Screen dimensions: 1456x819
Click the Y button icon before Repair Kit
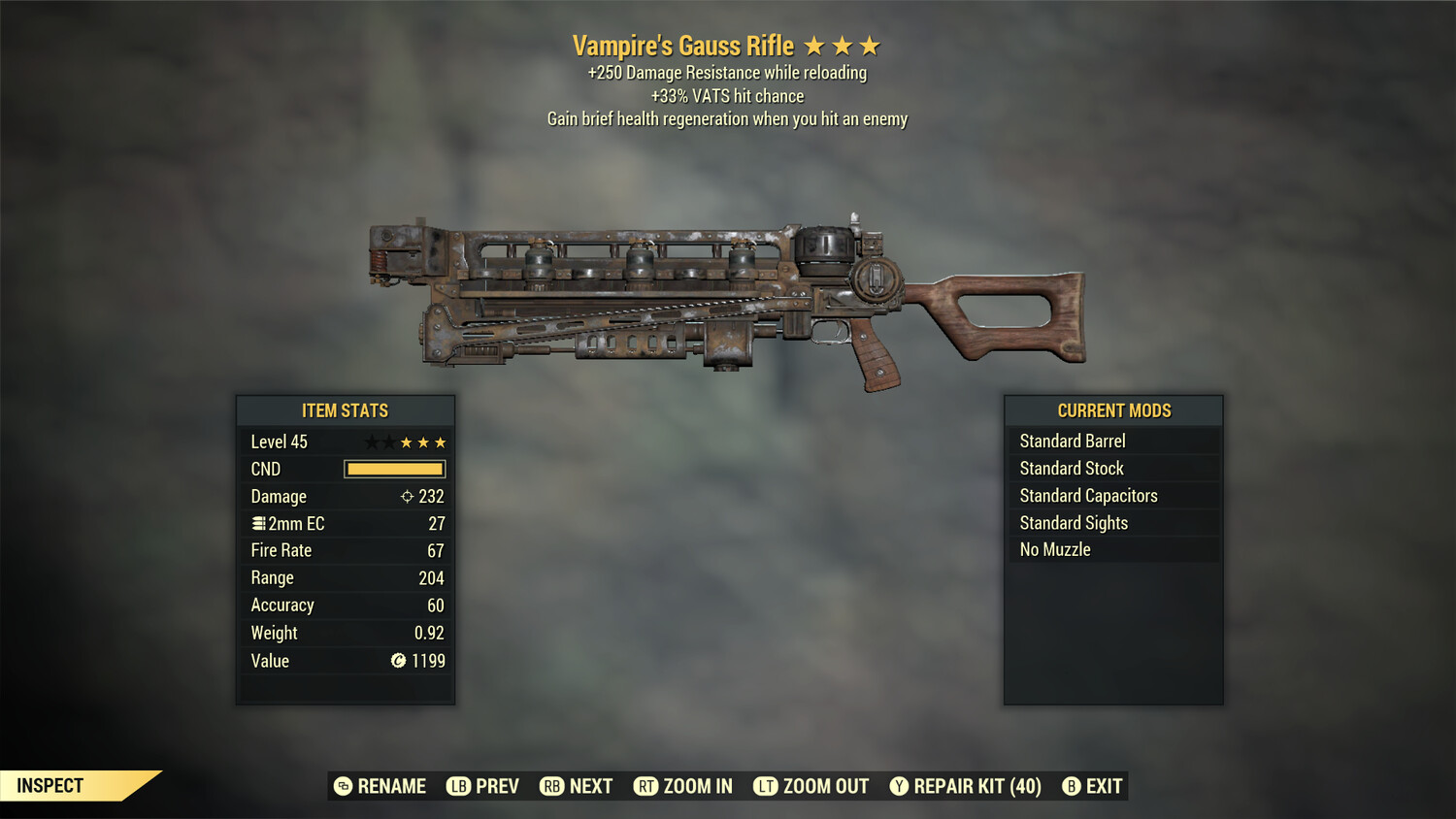pos(898,786)
